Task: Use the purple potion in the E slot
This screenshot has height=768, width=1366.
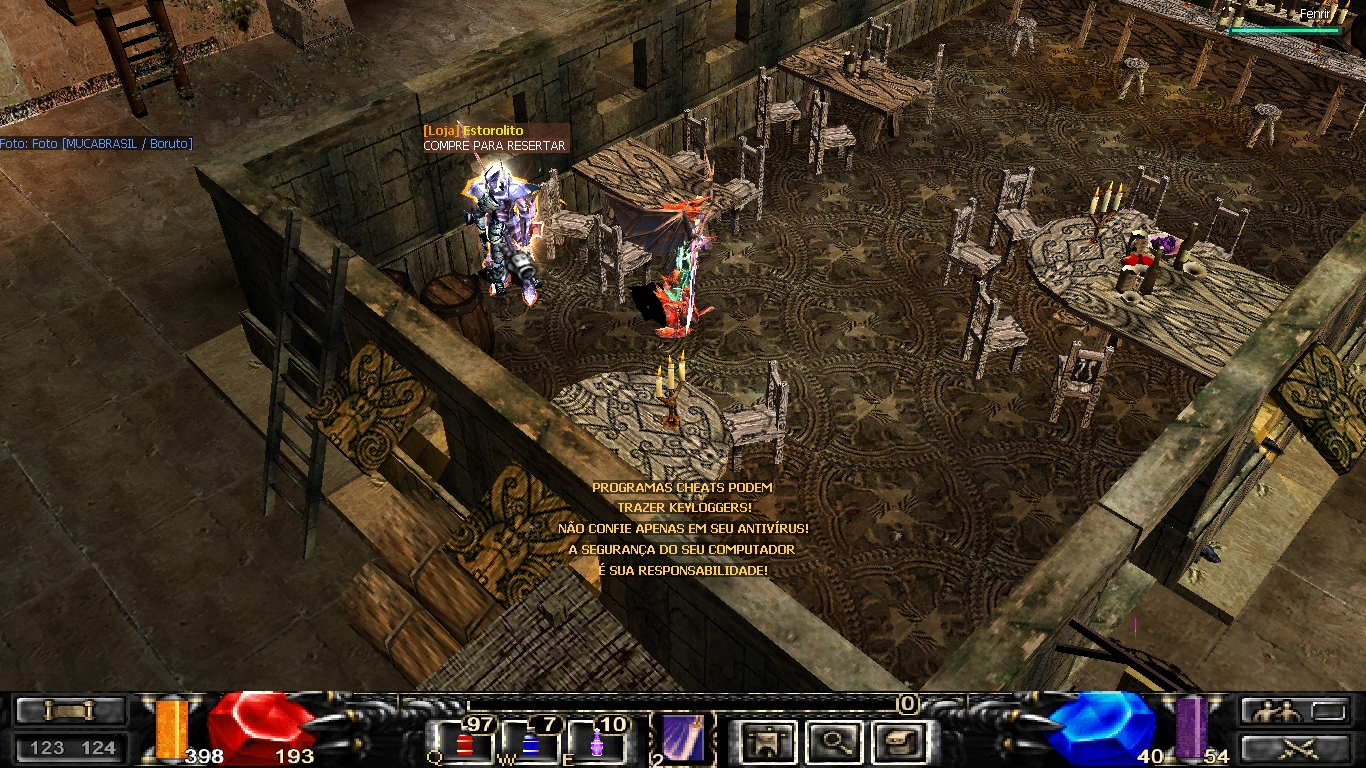Action: (x=597, y=743)
